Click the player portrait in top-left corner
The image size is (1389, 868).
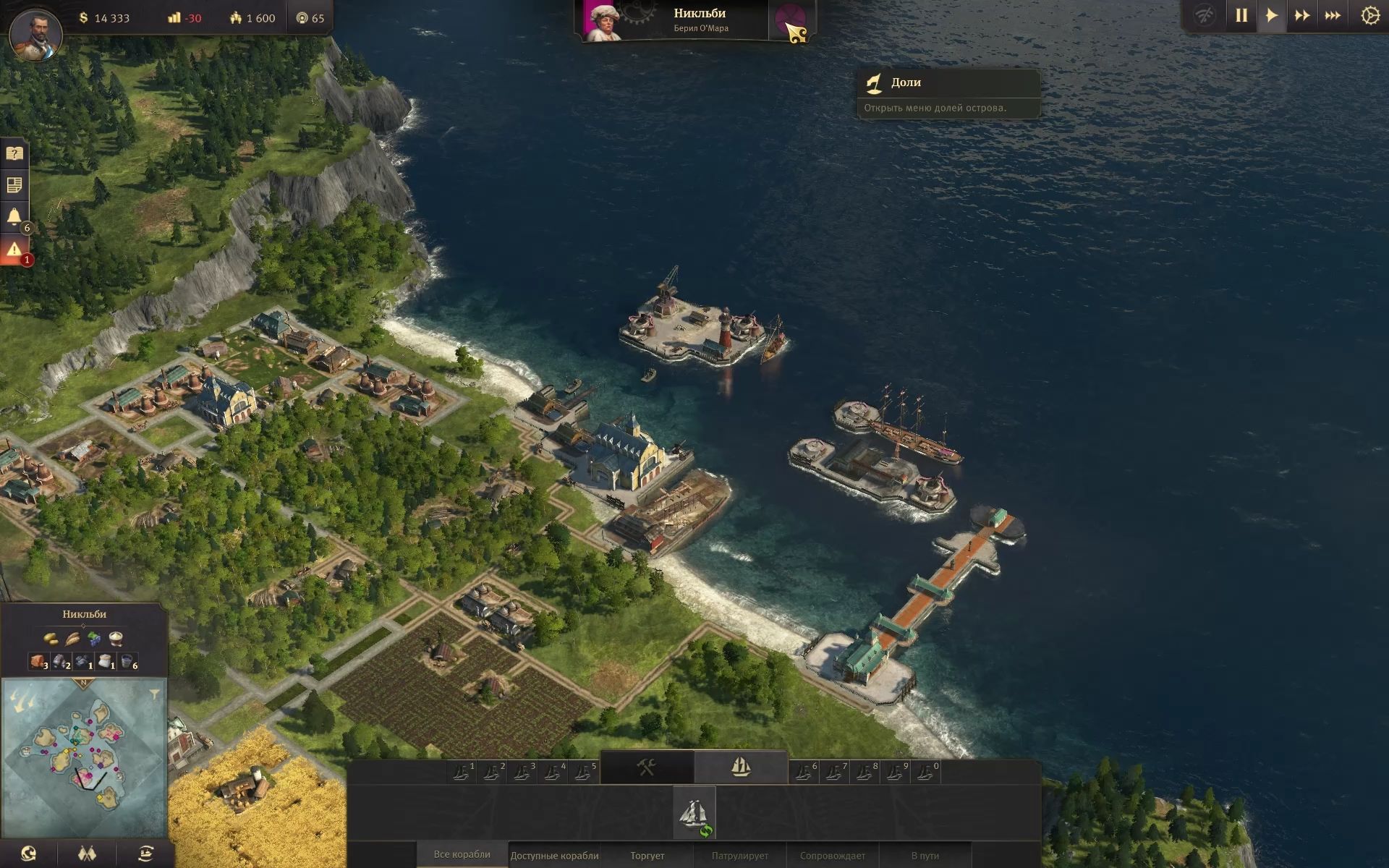(x=35, y=33)
